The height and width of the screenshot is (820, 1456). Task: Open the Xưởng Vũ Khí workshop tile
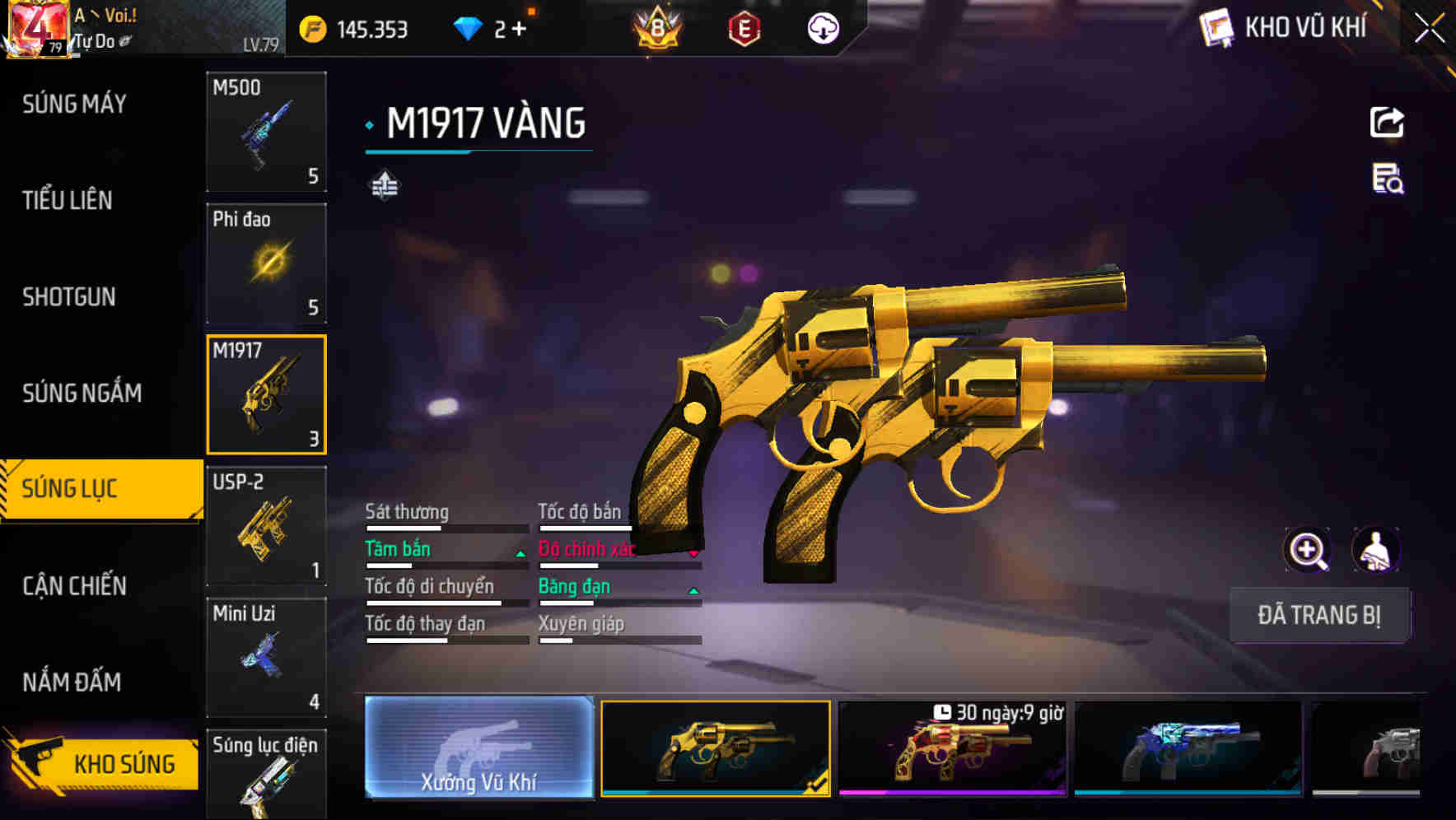point(478,747)
